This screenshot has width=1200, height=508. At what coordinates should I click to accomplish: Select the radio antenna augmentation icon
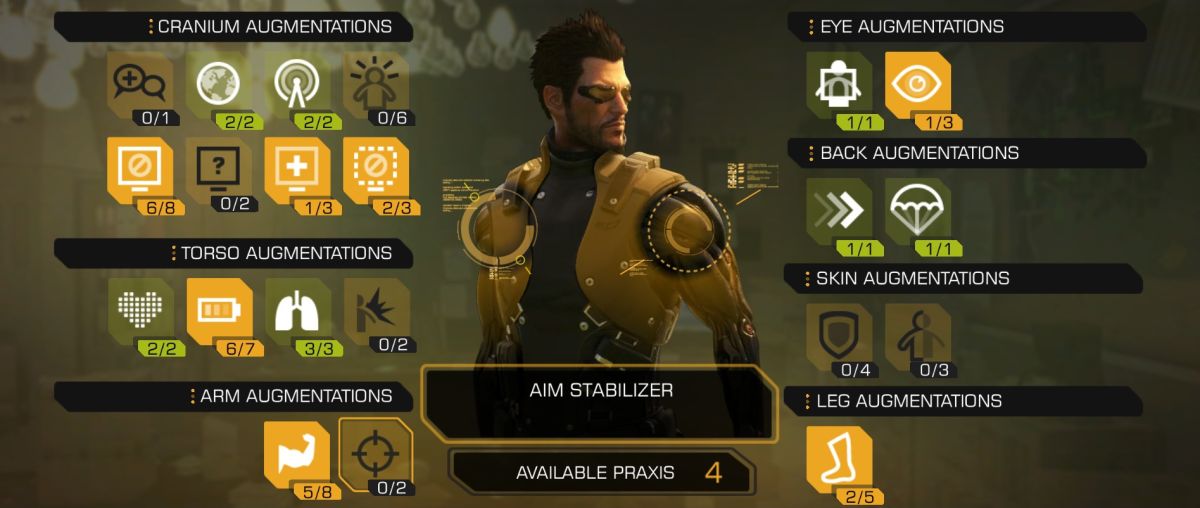(x=297, y=84)
